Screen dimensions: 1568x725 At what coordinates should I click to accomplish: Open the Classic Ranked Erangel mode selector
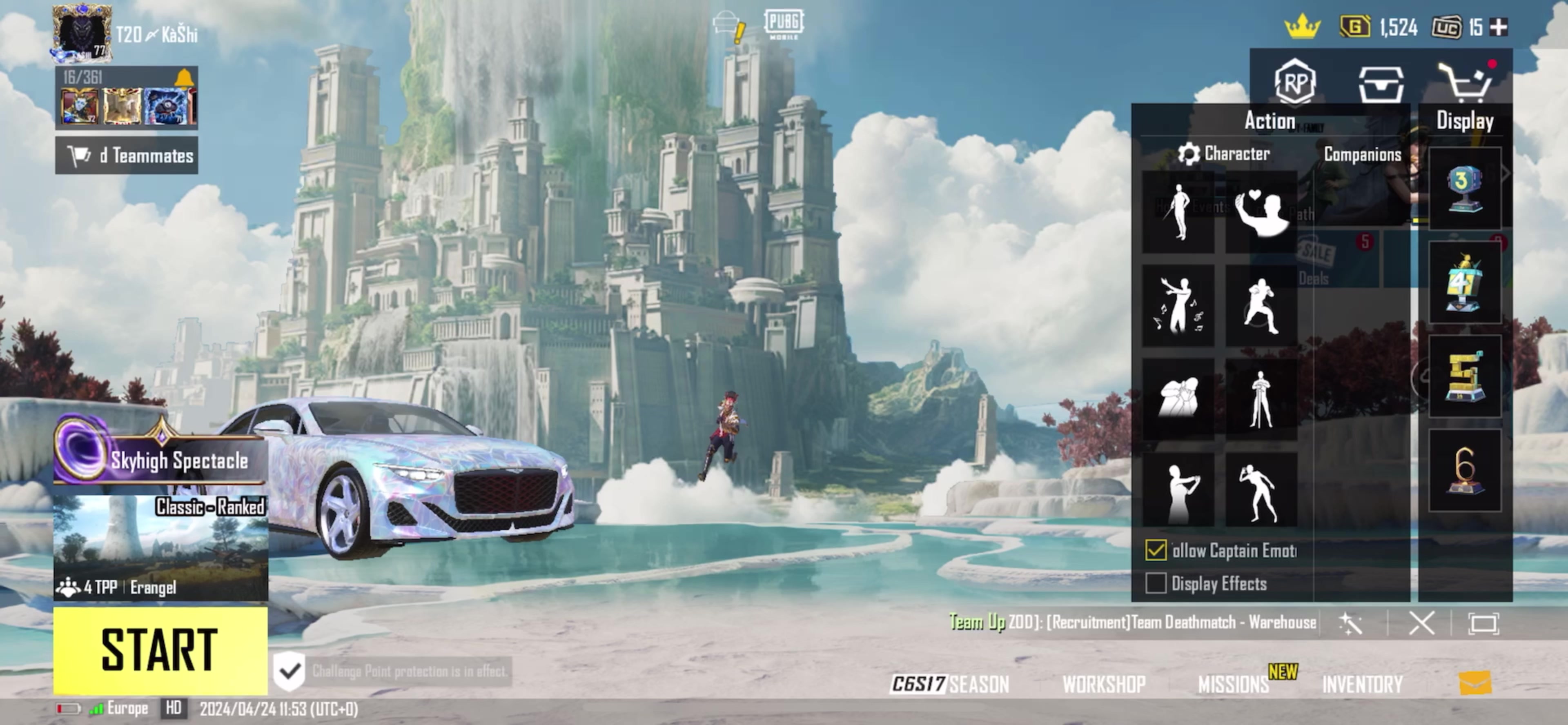[160, 547]
